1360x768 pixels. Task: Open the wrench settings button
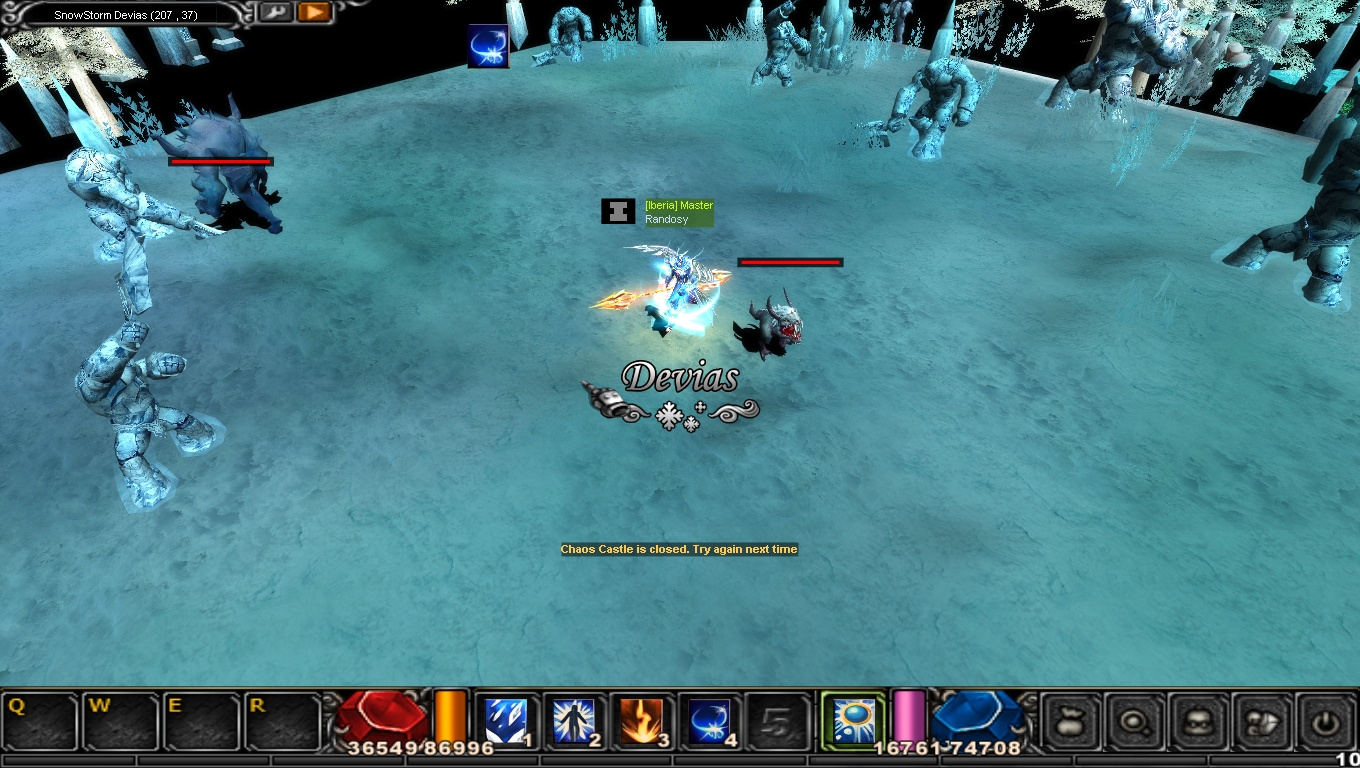click(x=275, y=12)
